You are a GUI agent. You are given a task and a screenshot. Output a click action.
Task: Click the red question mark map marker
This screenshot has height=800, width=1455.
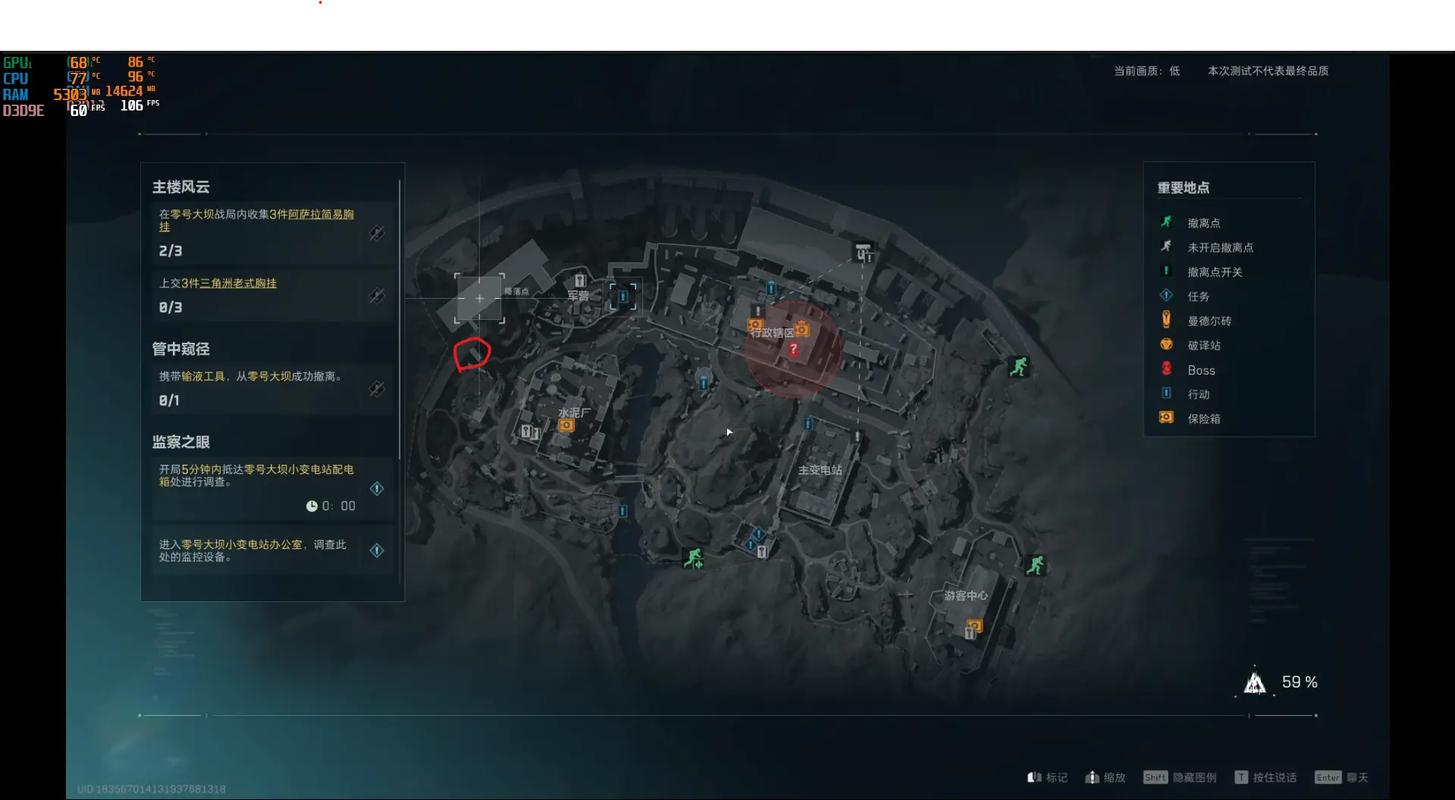click(793, 349)
